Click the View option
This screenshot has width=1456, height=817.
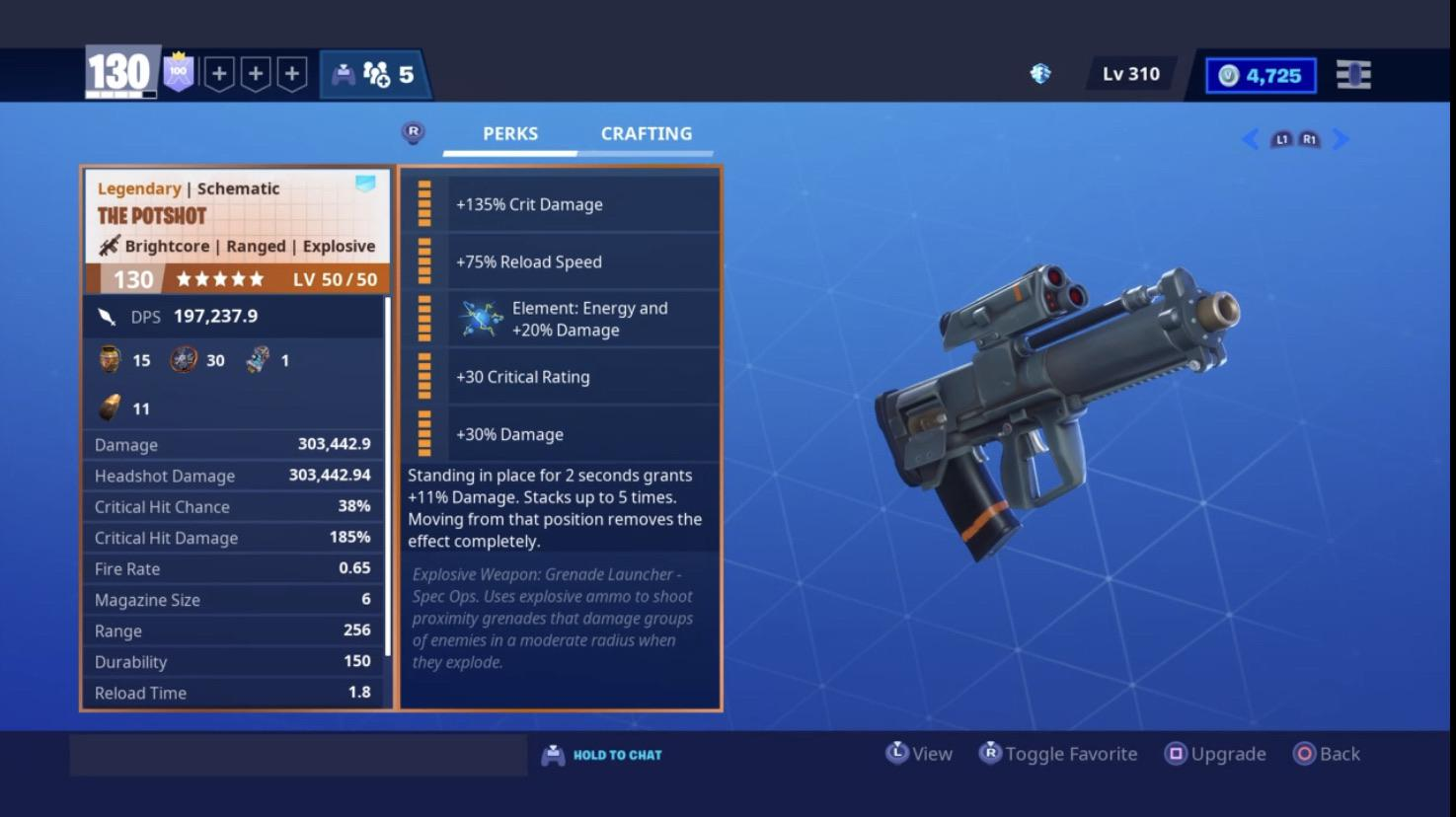click(919, 754)
